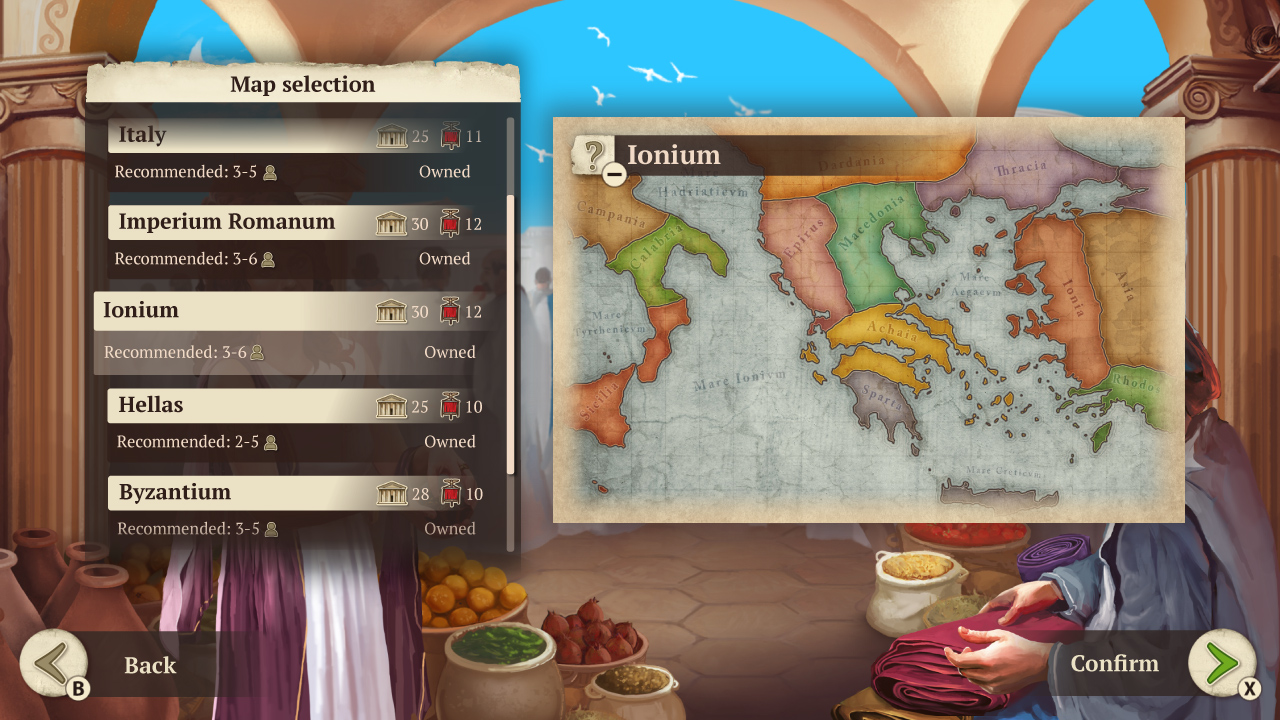The width and height of the screenshot is (1280, 720).
Task: Click the green arrow icon on Confirm control
Action: coord(1222,663)
